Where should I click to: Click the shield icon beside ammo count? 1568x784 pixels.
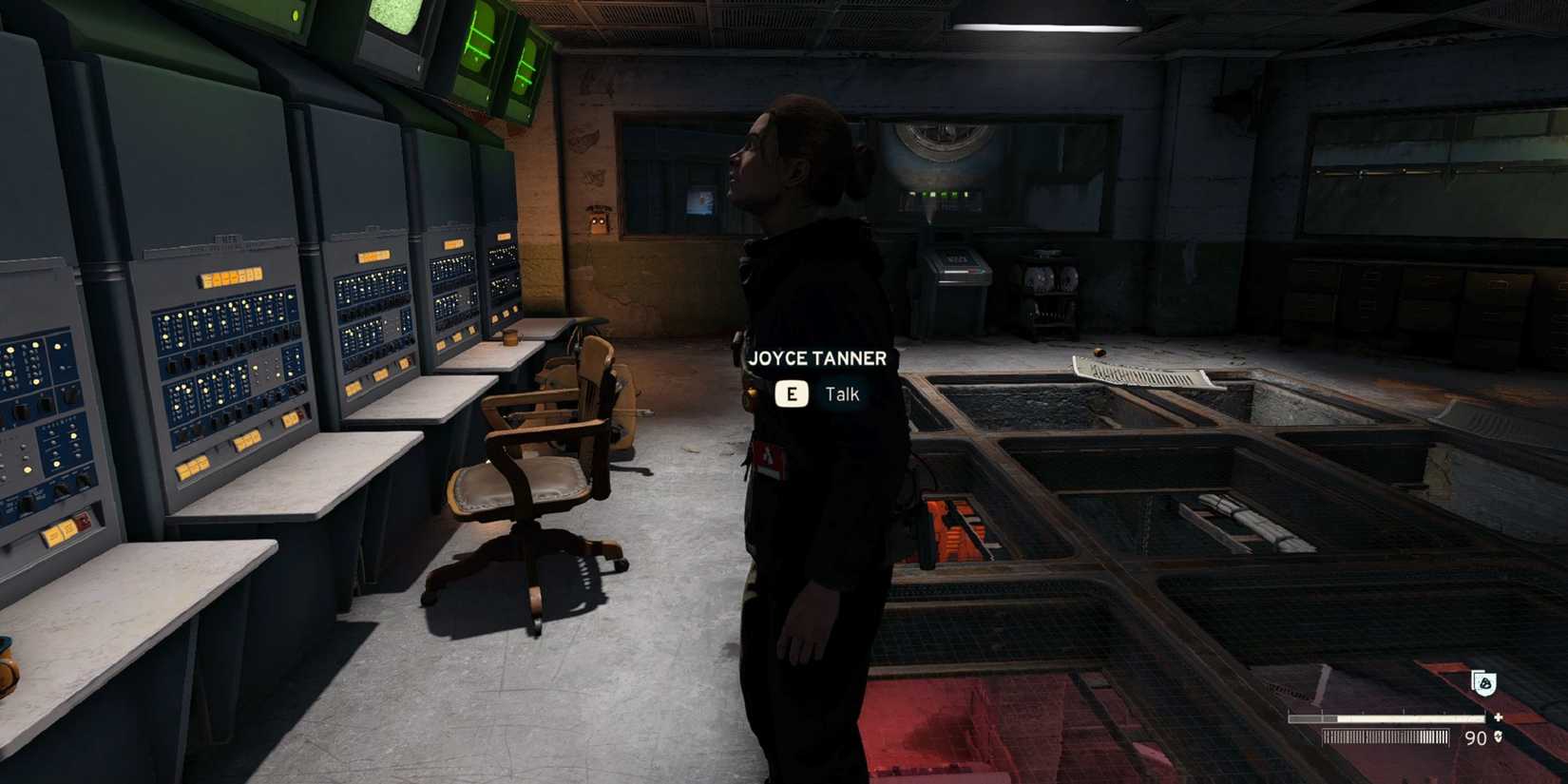tap(1499, 737)
